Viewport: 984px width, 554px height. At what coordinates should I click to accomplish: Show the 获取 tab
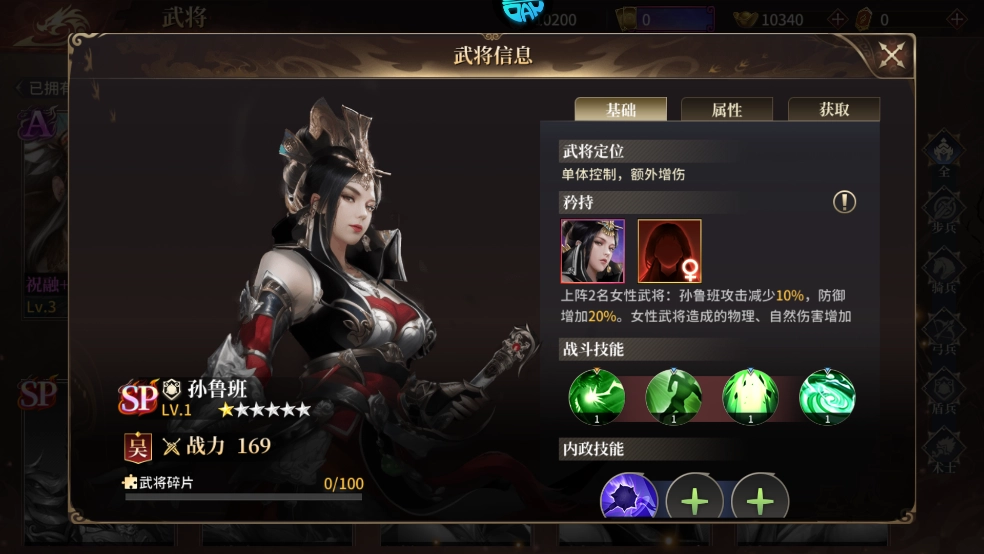pyautogui.click(x=834, y=110)
